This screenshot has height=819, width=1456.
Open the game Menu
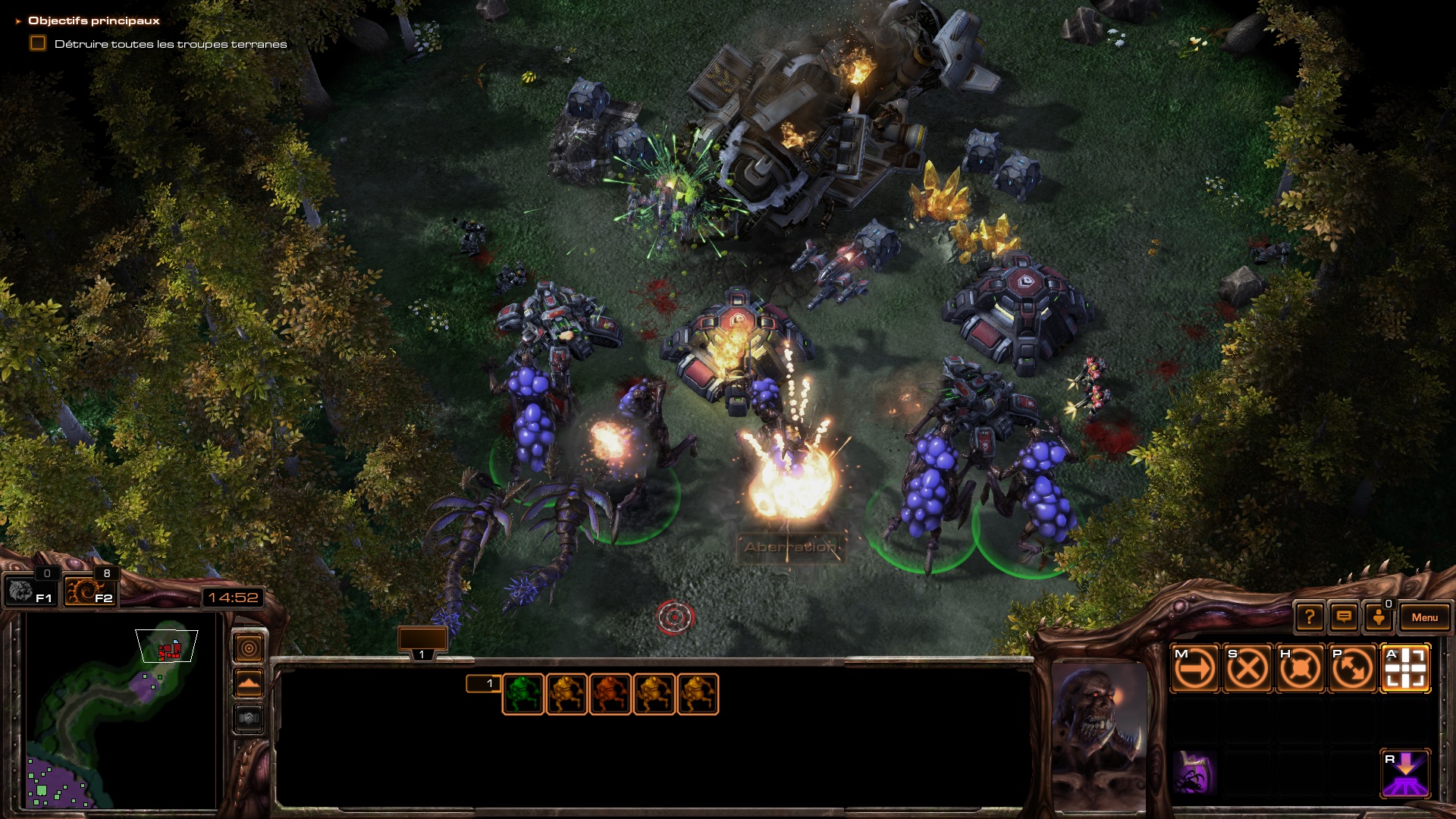[x=1424, y=617]
